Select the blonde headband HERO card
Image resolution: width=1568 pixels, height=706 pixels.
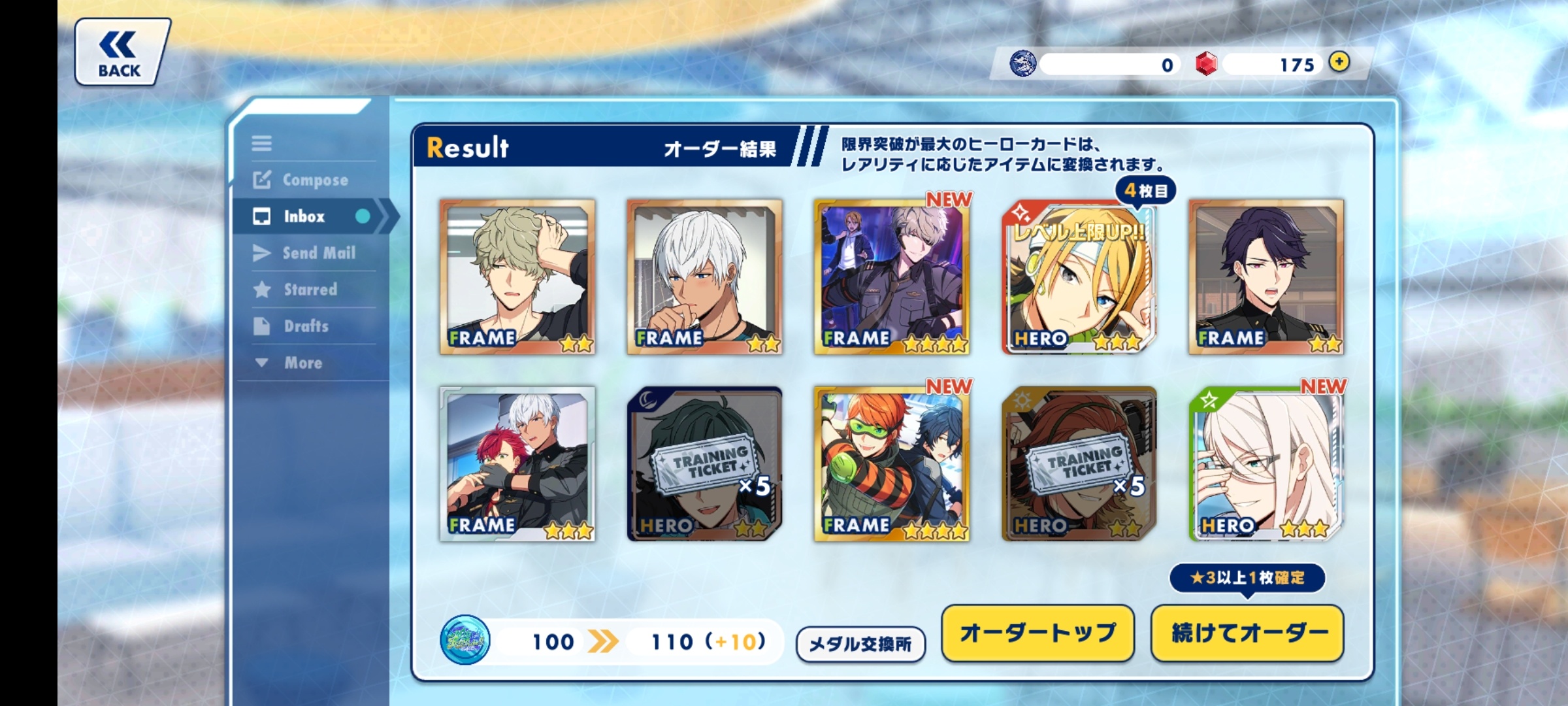[1079, 277]
